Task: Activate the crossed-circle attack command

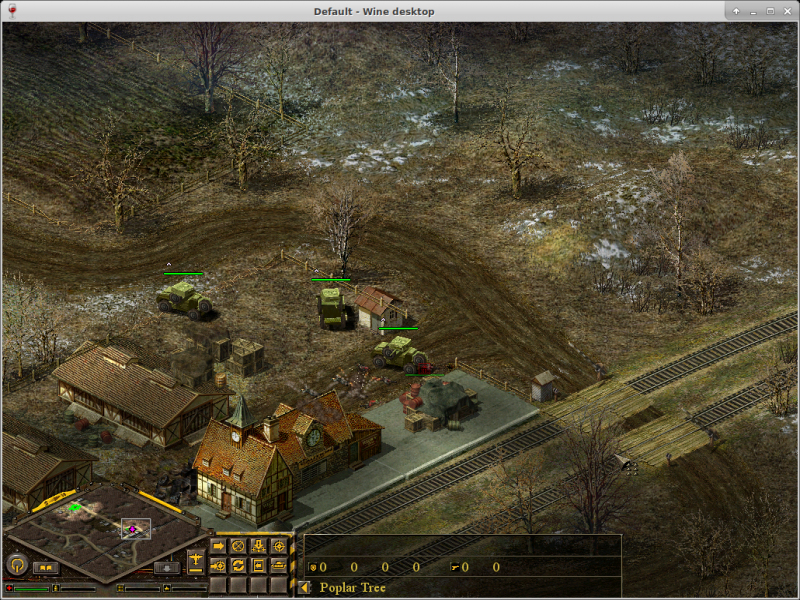Action: point(238,546)
